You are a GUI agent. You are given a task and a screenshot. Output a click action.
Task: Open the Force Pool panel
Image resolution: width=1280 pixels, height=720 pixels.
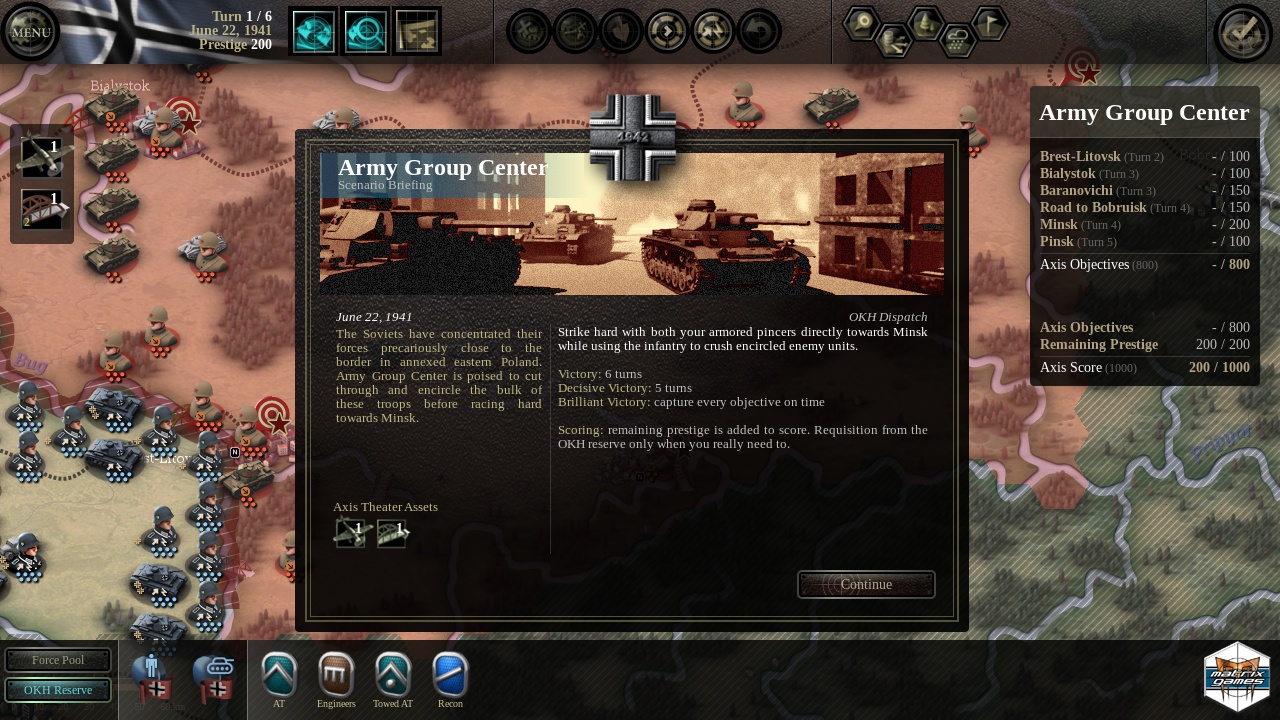(58, 660)
